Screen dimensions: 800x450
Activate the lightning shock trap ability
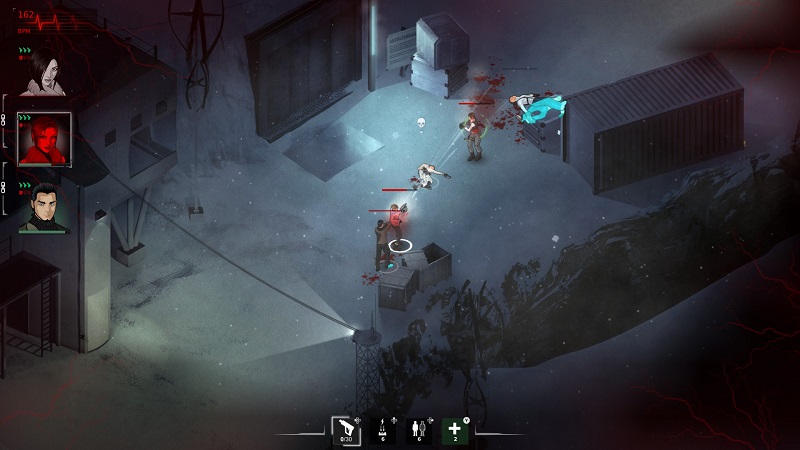click(383, 430)
